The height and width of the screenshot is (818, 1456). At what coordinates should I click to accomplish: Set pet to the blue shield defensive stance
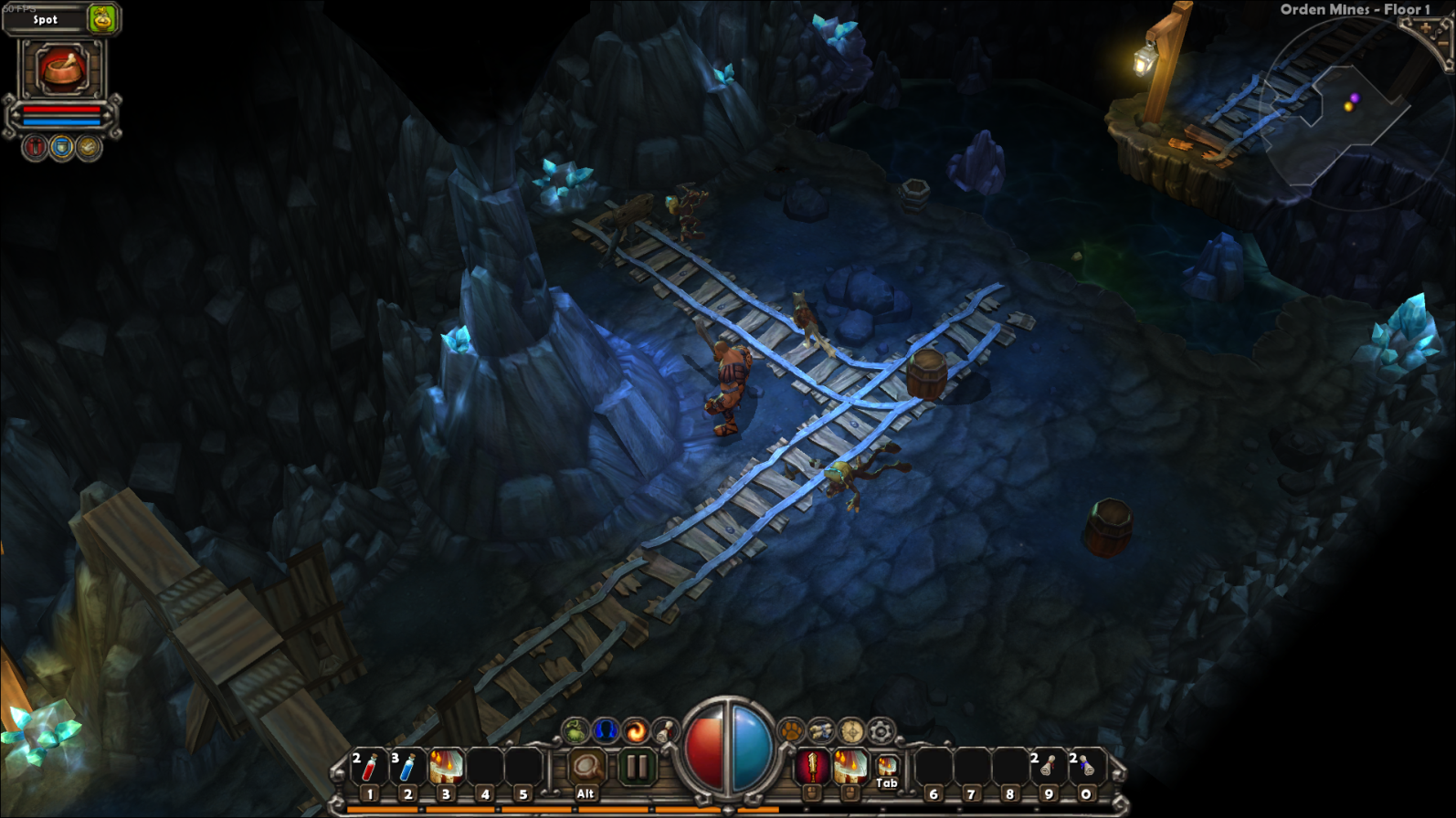click(x=61, y=148)
